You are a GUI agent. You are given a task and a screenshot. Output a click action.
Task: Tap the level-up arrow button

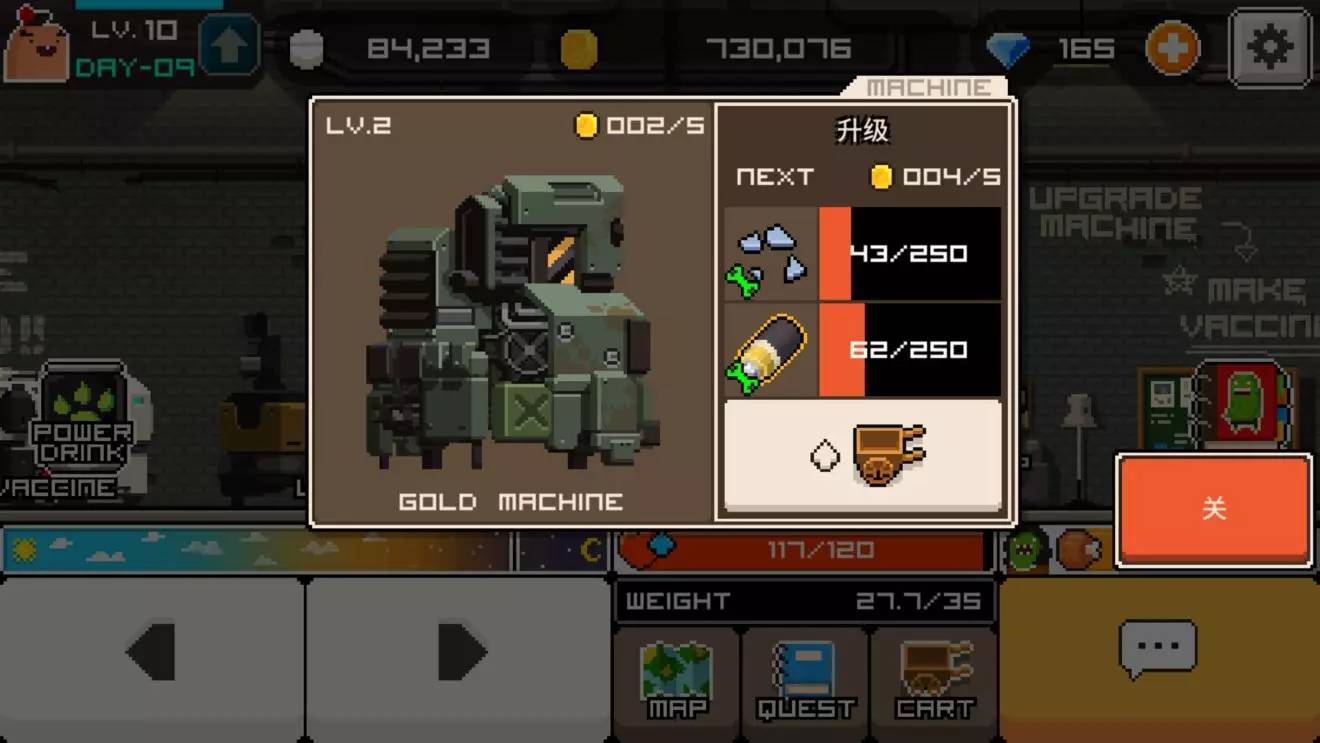pyautogui.click(x=229, y=47)
